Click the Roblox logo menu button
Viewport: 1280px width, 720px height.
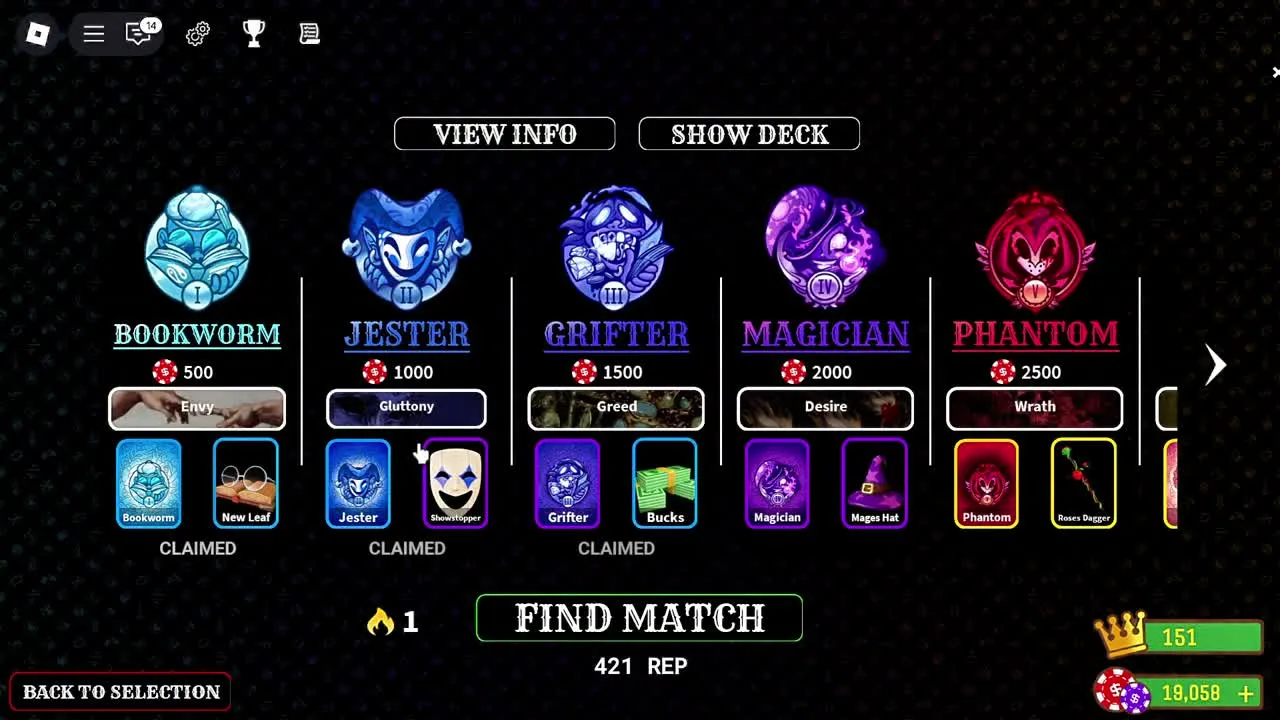37,34
